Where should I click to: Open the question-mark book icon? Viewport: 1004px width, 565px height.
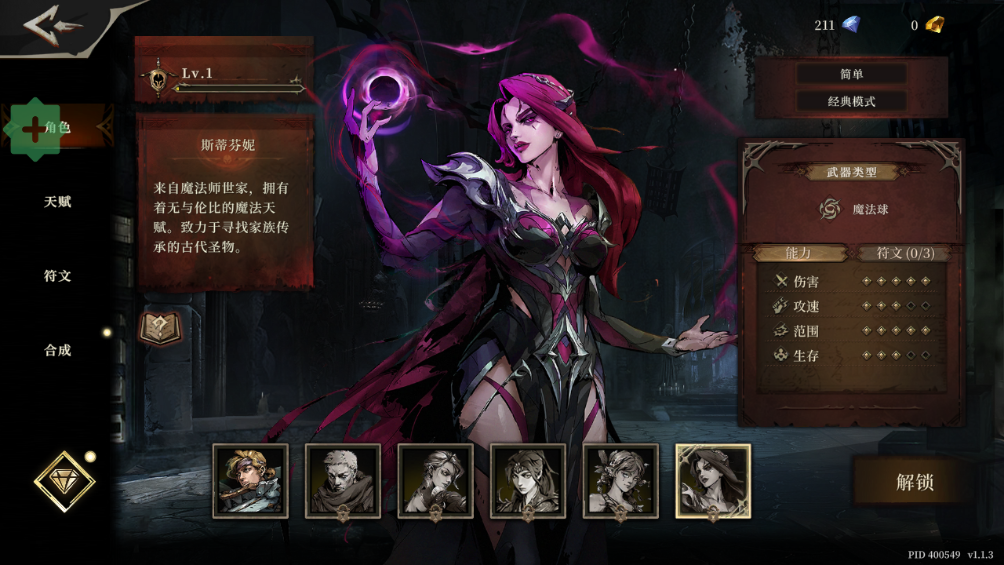pos(159,328)
